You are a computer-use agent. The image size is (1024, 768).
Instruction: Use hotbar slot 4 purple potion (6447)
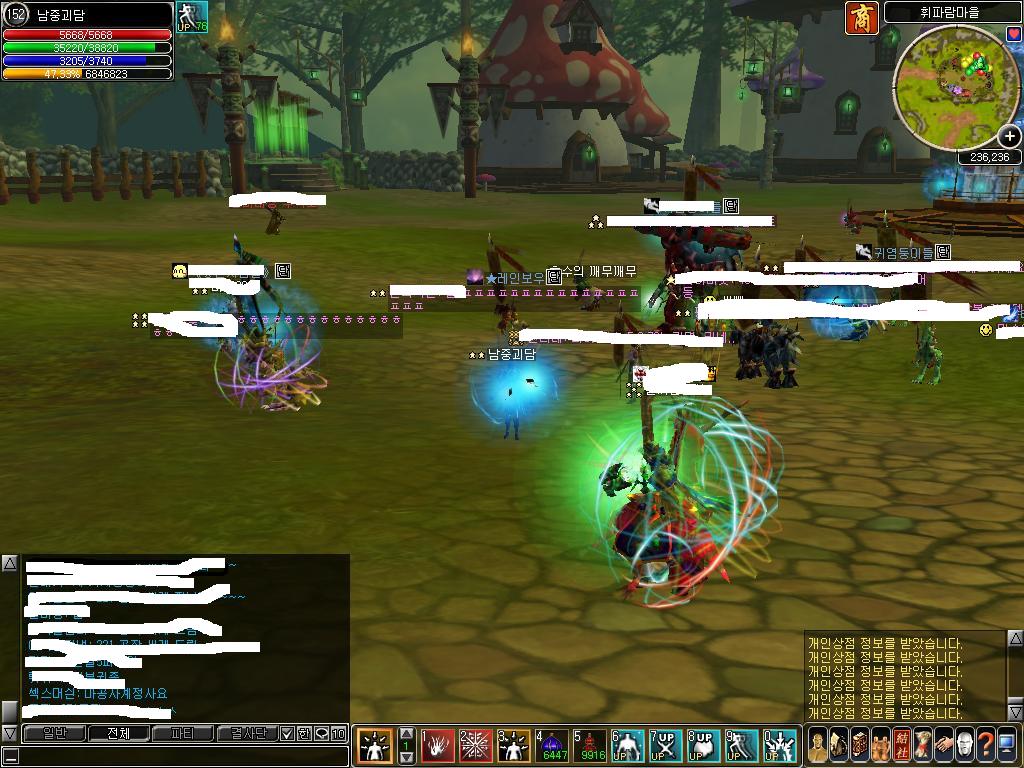pos(553,746)
